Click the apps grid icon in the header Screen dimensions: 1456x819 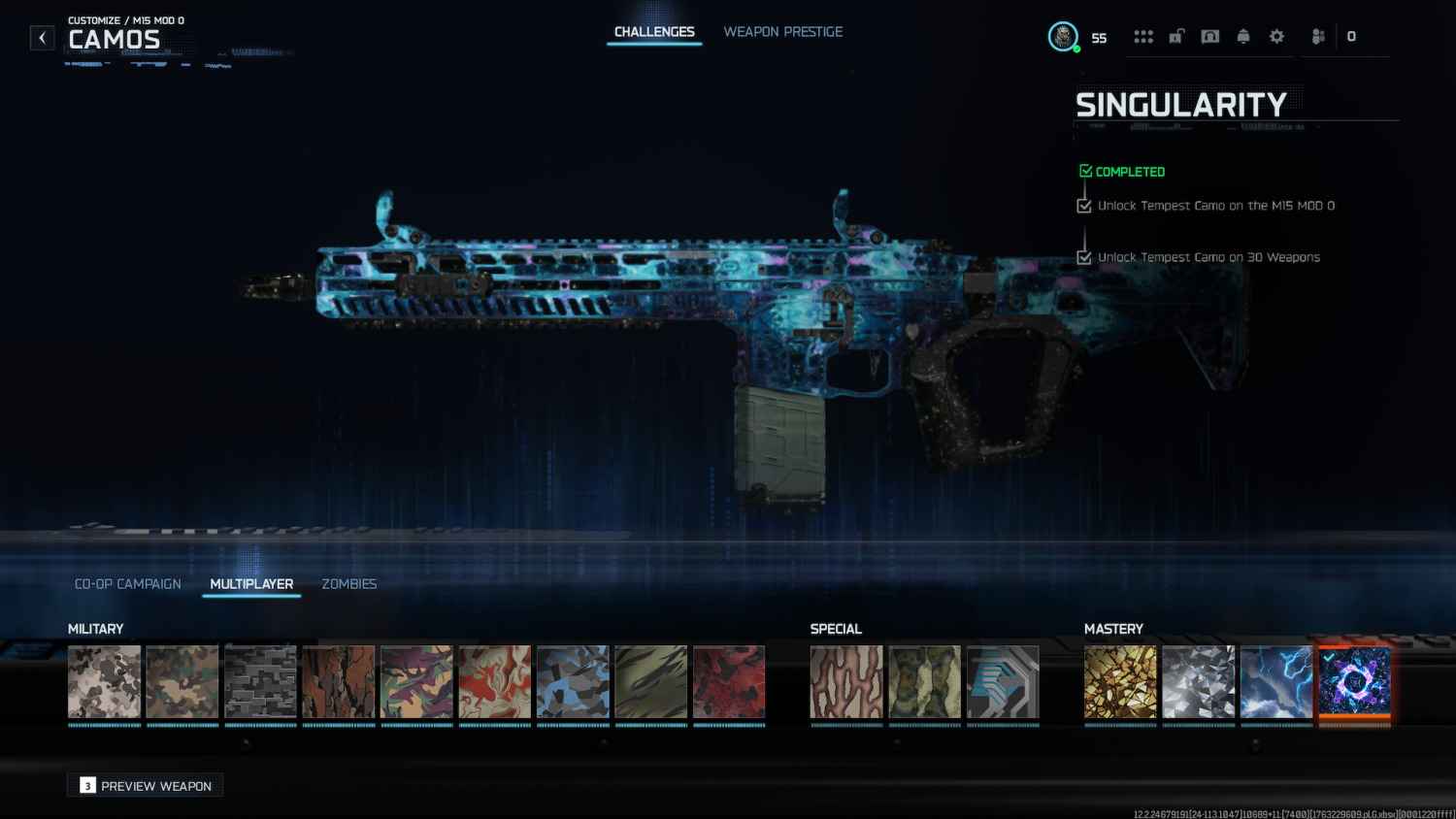(1143, 36)
